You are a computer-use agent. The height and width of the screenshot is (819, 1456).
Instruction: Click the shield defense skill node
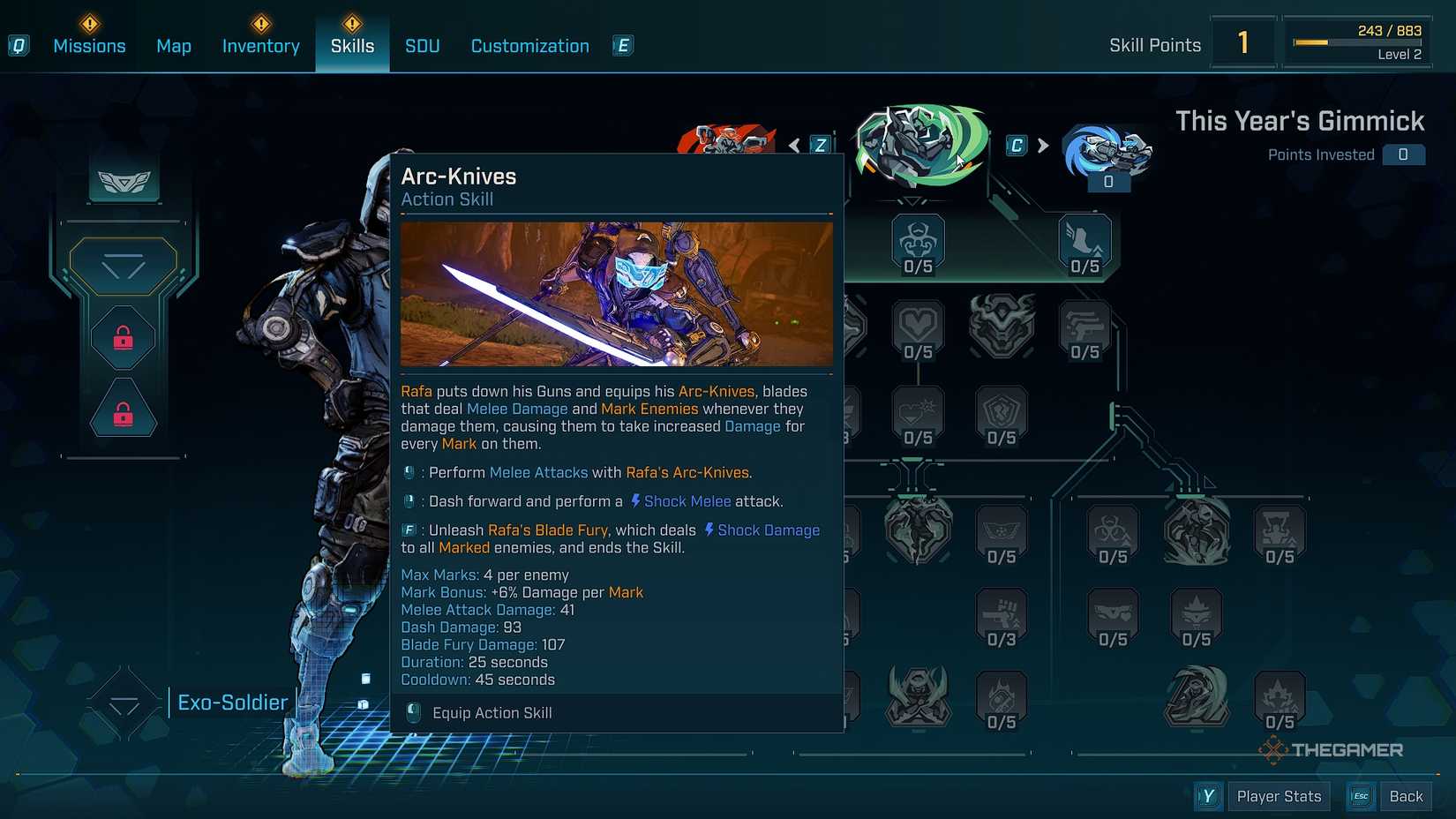1002,413
